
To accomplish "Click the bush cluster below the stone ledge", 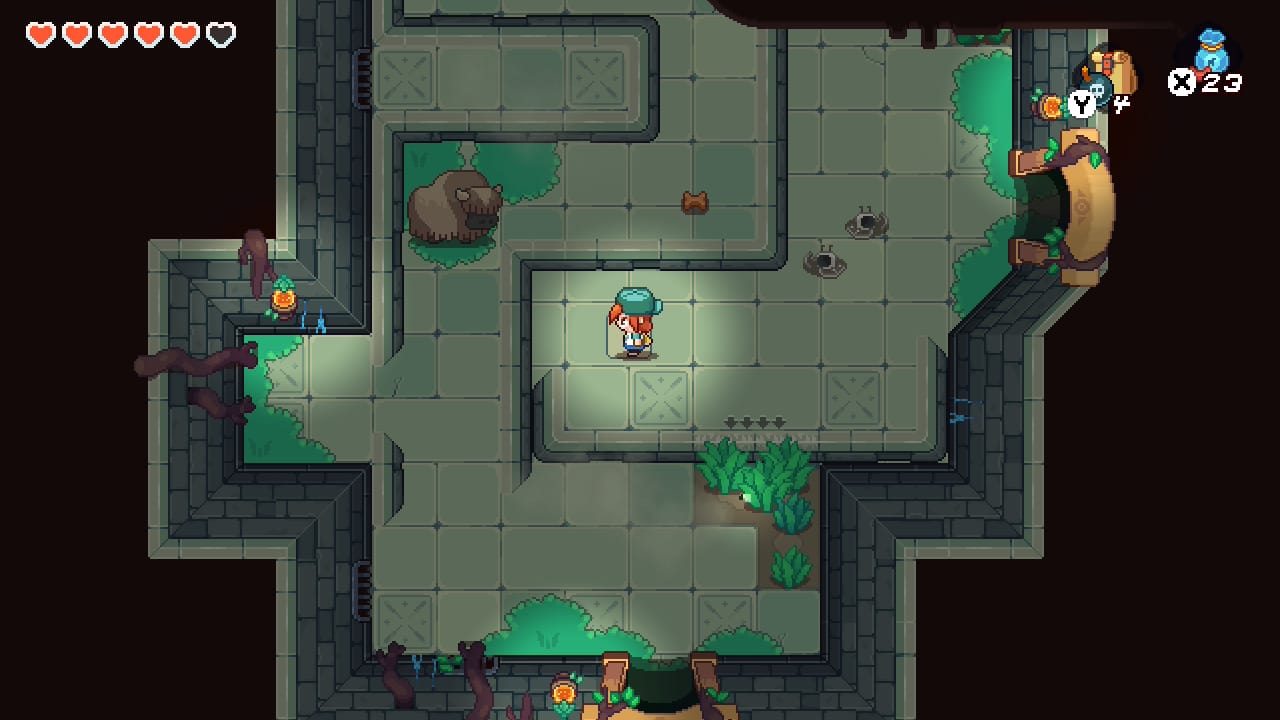I will pyautogui.click(x=755, y=480).
